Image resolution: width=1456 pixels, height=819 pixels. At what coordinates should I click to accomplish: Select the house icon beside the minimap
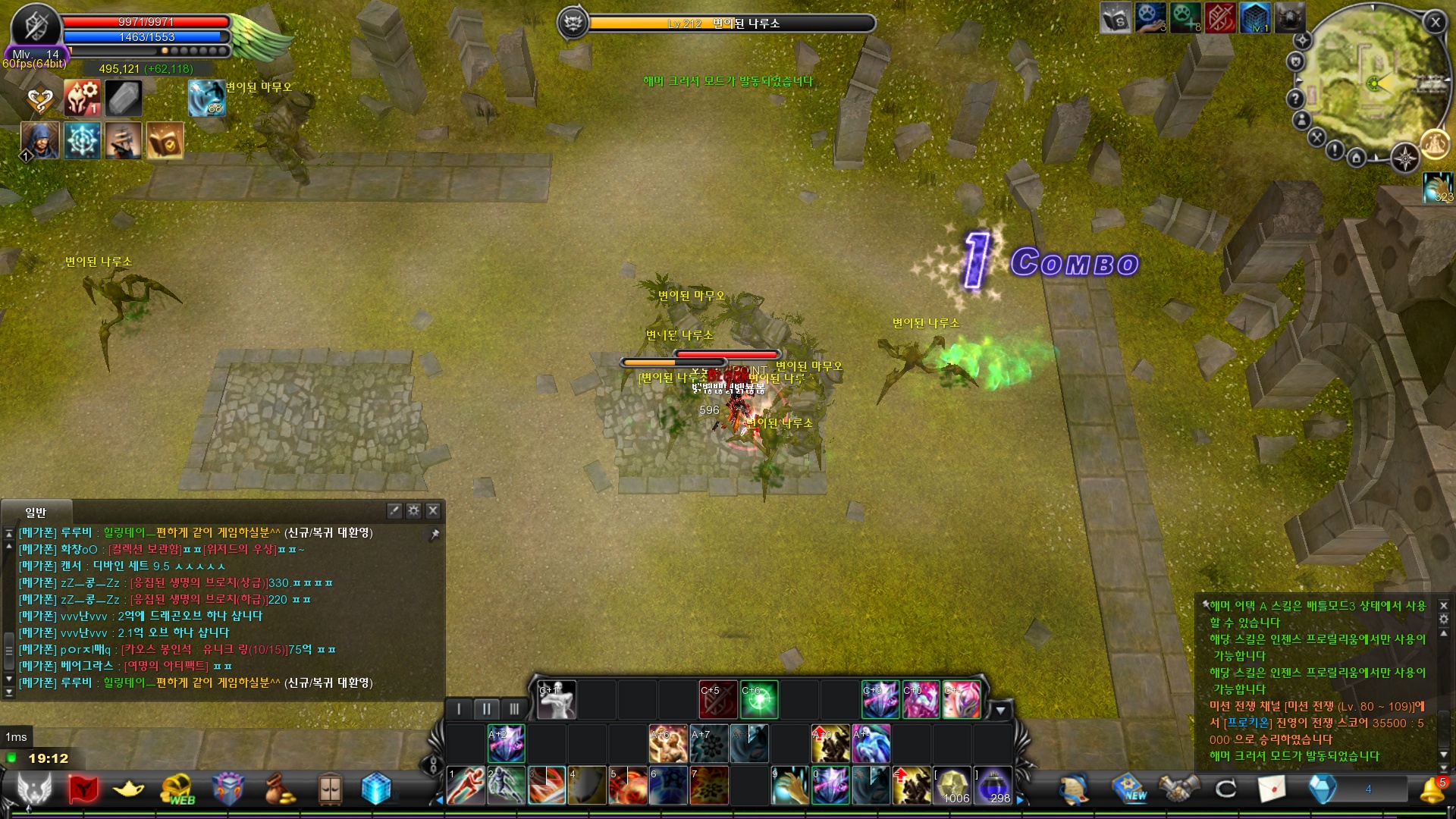coord(1356,158)
